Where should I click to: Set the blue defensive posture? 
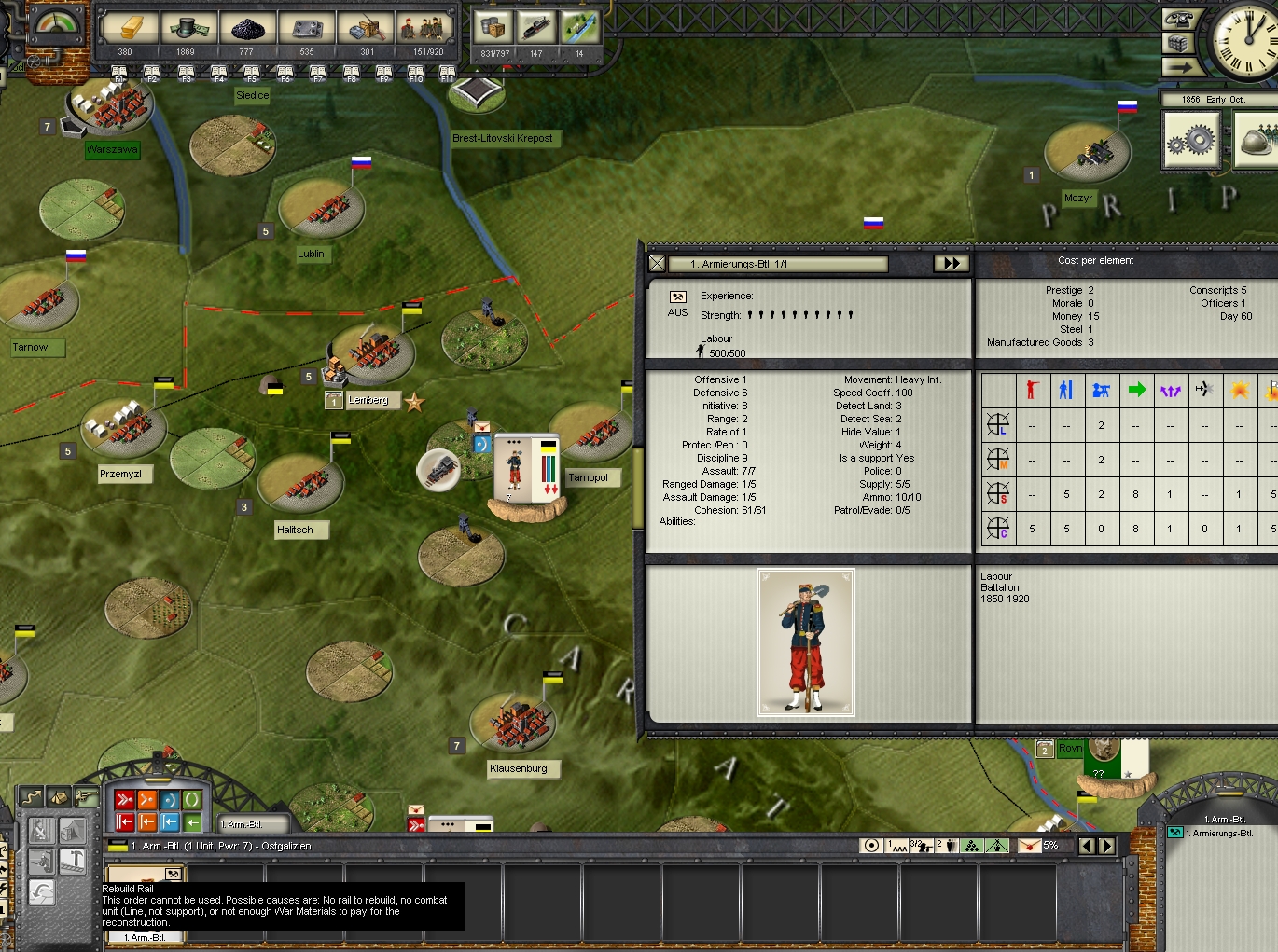[x=170, y=800]
